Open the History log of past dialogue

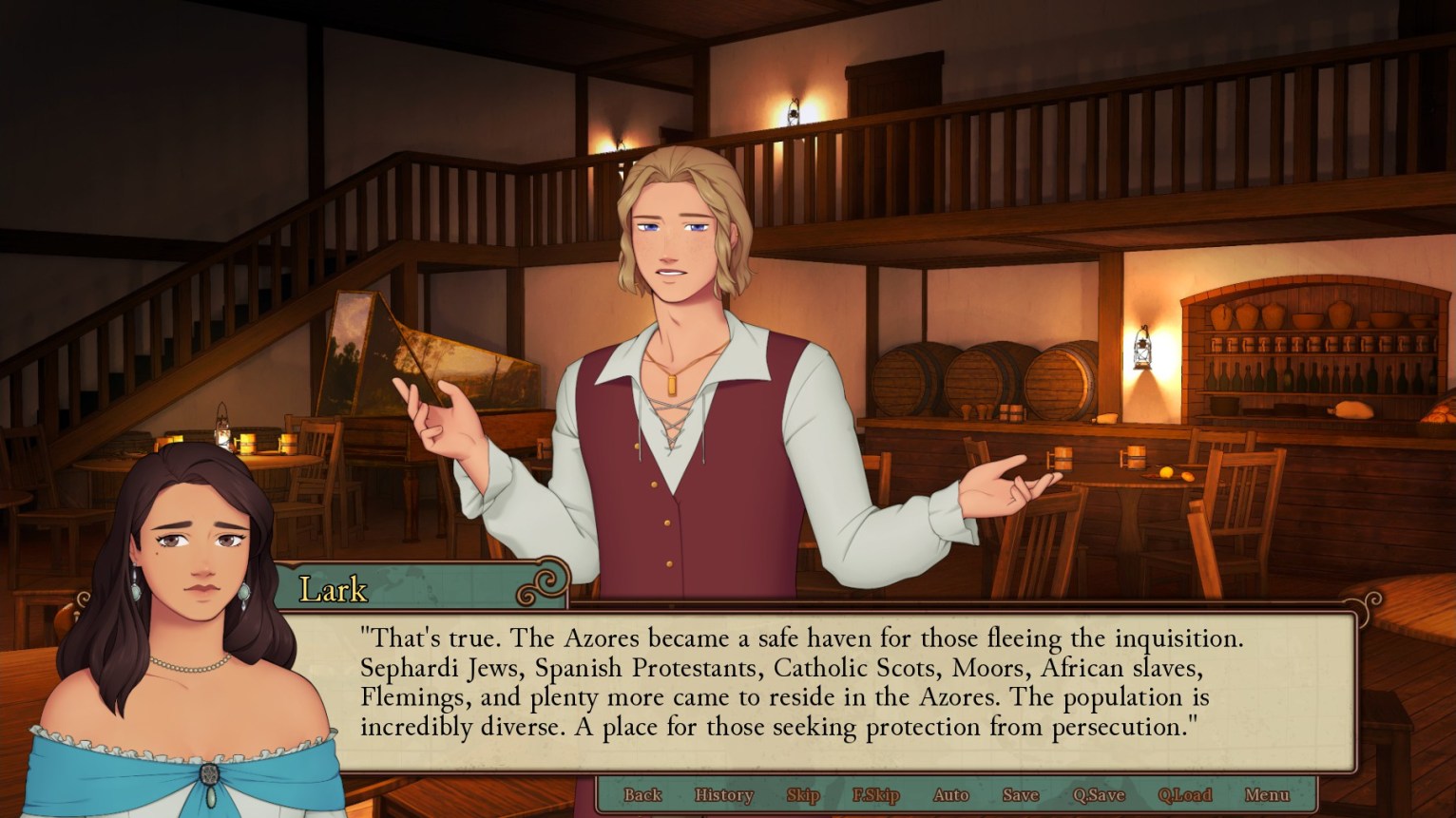point(723,795)
